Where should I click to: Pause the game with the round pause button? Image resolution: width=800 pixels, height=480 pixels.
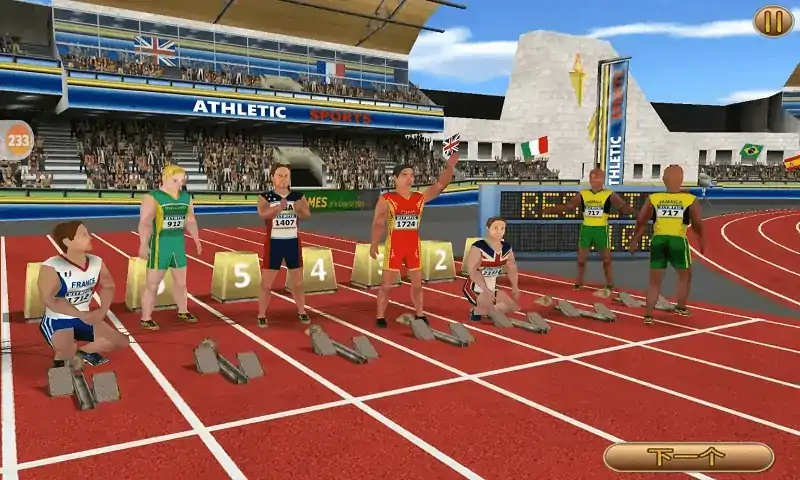tap(772, 21)
